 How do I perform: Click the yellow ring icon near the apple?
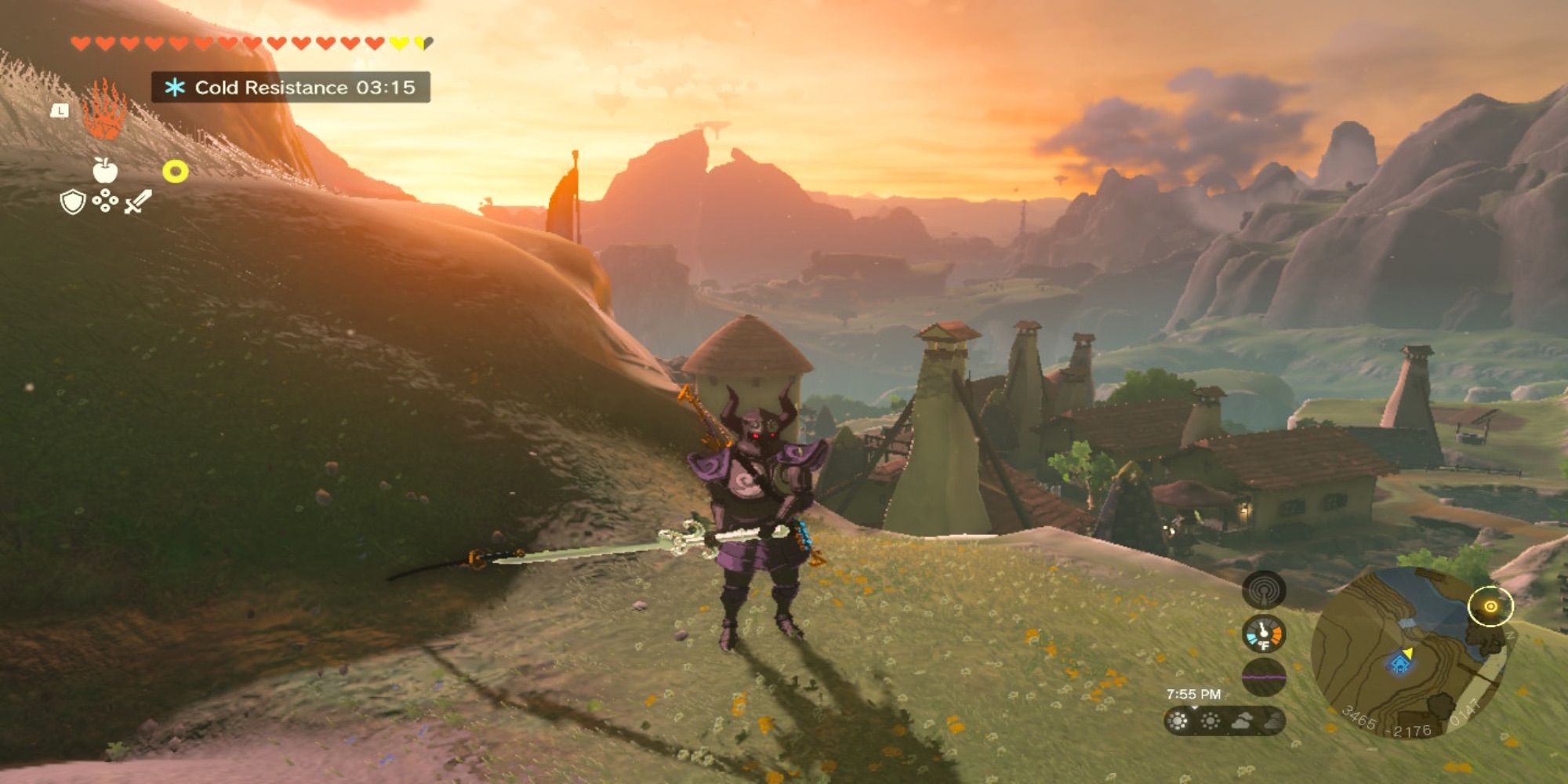tap(175, 172)
